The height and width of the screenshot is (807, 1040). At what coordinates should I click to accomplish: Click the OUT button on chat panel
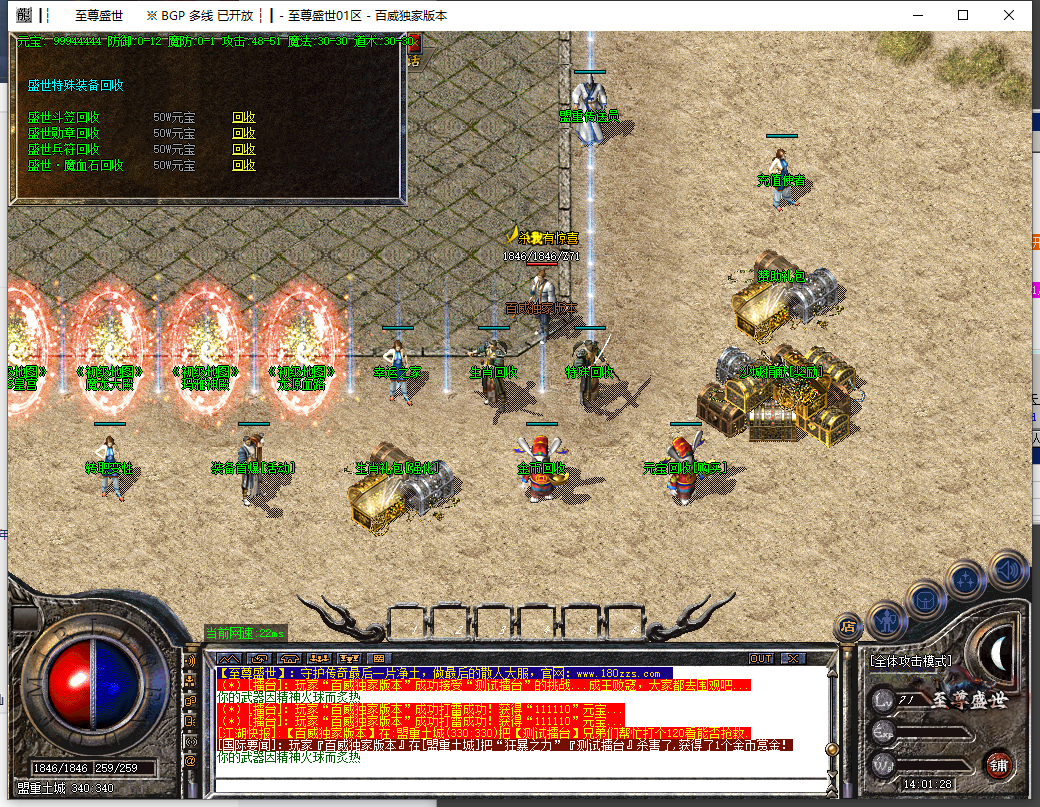pos(761,658)
